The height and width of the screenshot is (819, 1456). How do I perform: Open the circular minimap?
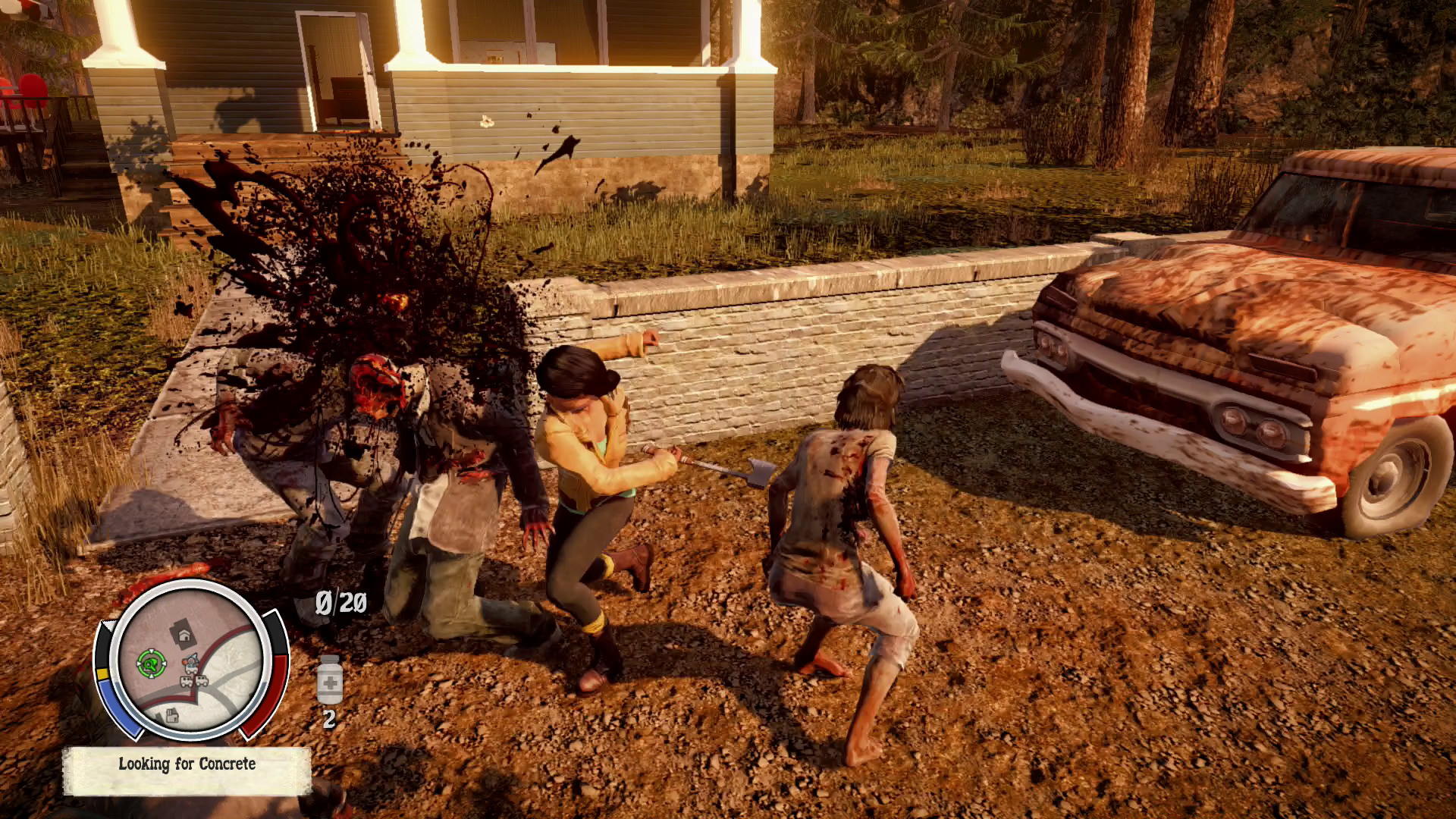[190, 660]
